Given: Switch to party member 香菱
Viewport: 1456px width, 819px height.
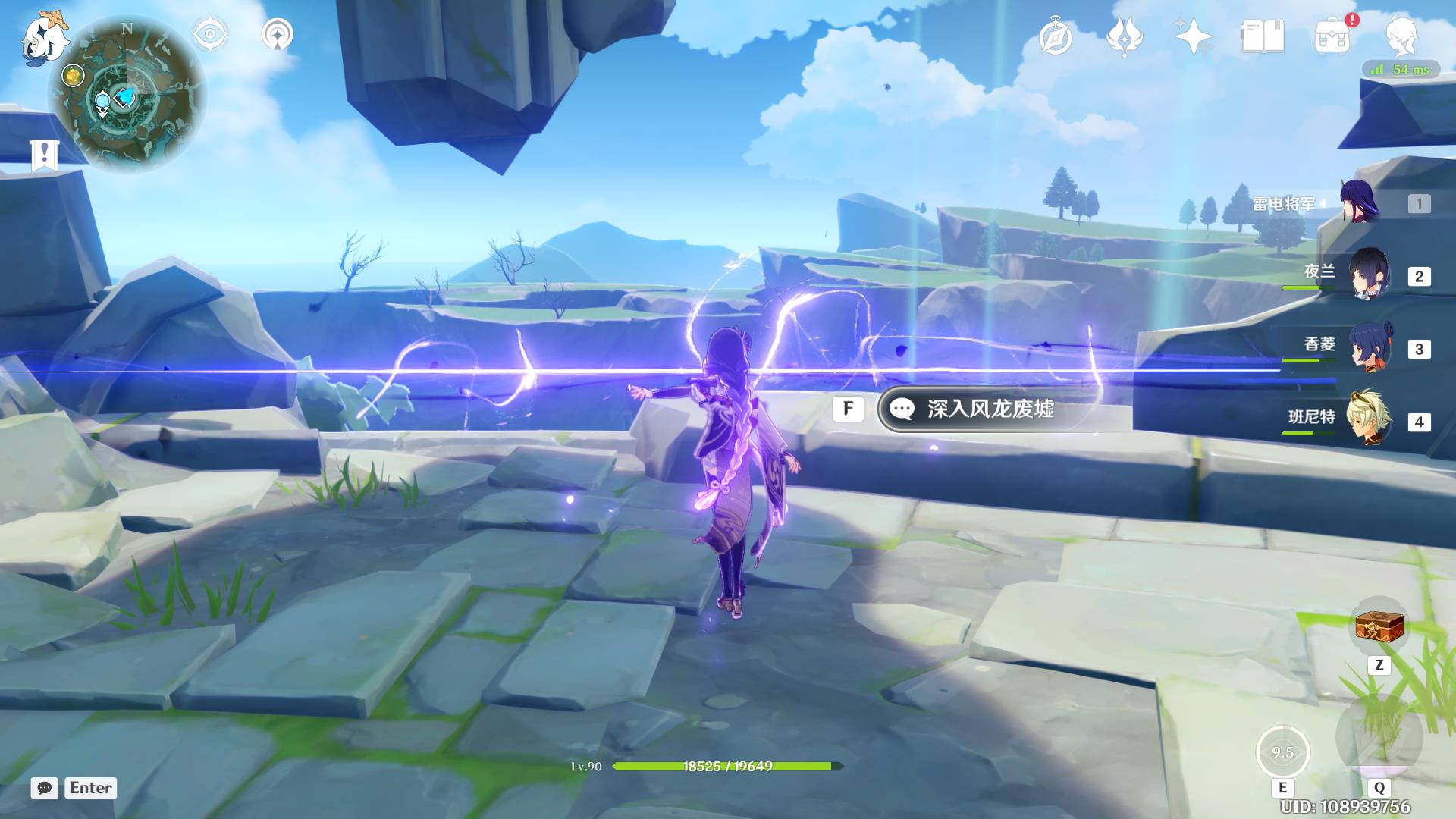Looking at the screenshot, I should point(1369,347).
